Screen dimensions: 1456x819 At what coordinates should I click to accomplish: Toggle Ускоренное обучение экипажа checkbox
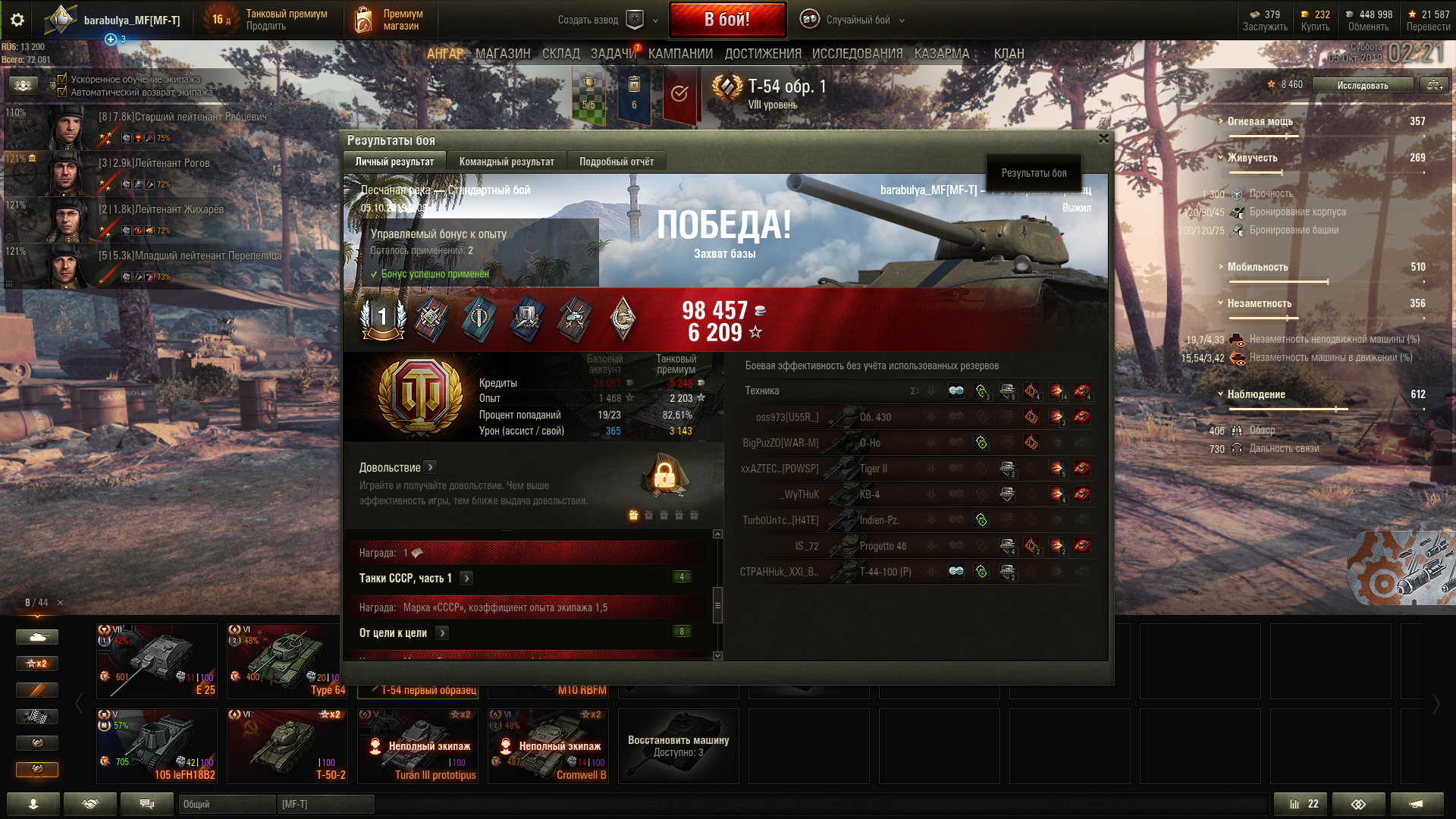tap(62, 79)
